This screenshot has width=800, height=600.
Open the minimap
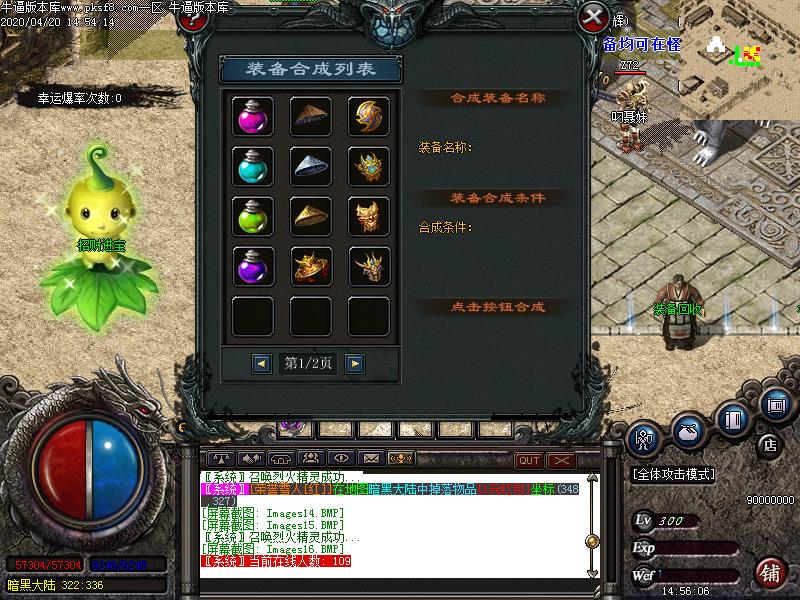[741, 60]
